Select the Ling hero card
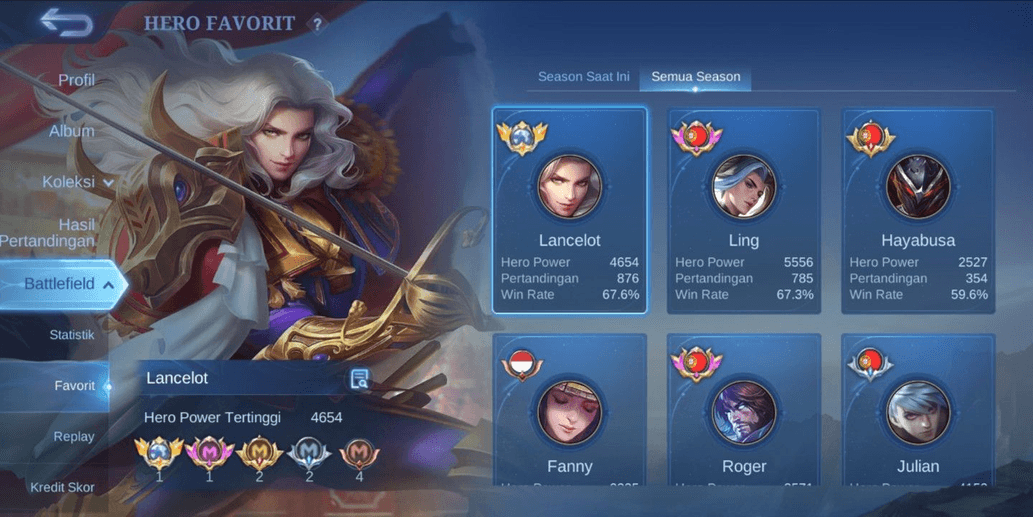The height and width of the screenshot is (517, 1033). (x=744, y=210)
